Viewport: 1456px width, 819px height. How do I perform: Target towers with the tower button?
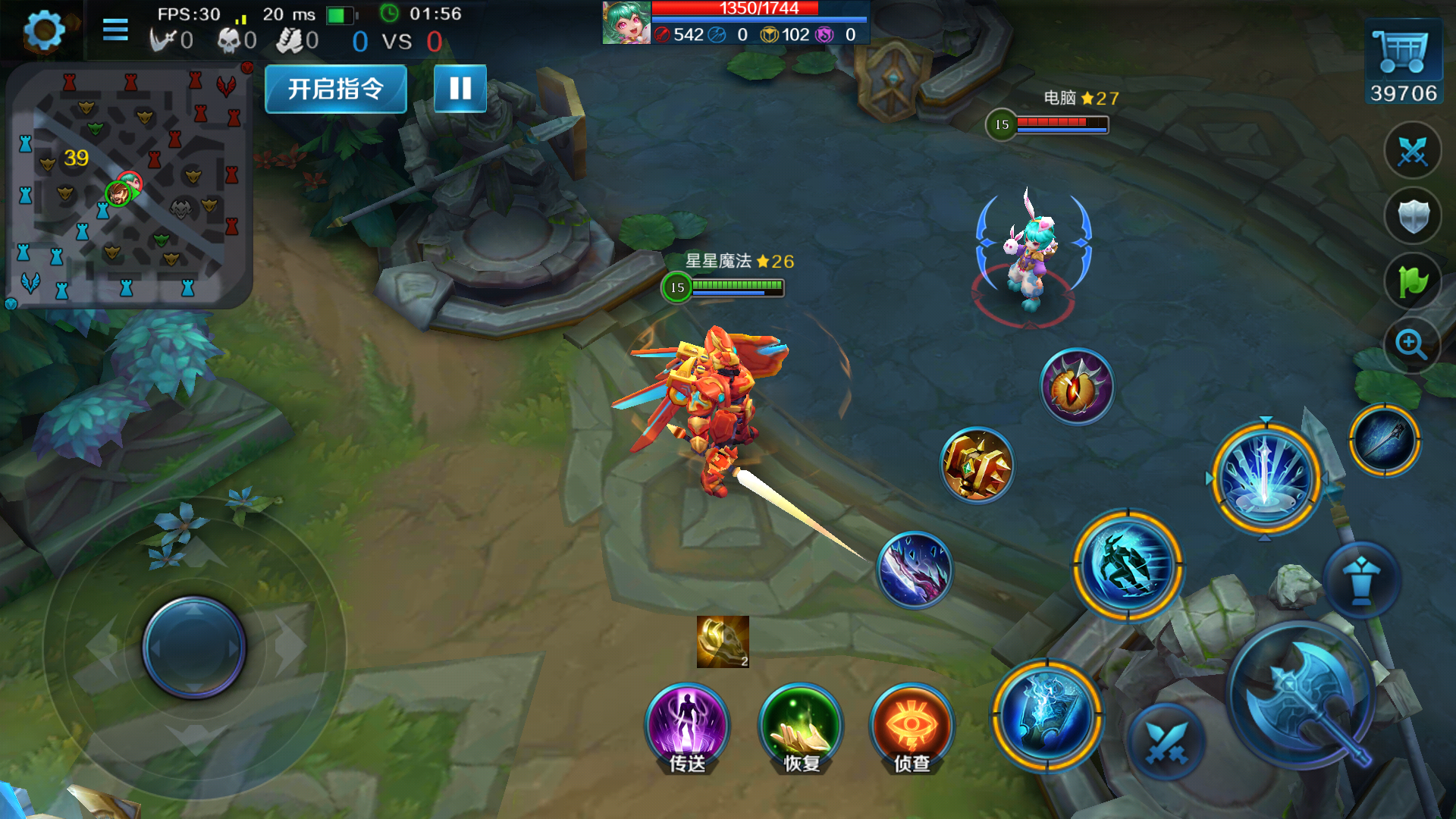(x=1361, y=579)
